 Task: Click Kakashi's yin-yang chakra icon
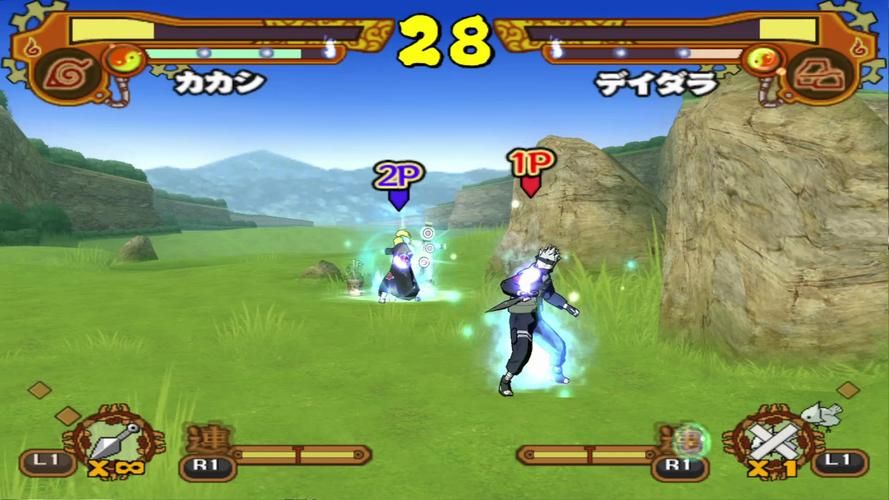click(123, 60)
